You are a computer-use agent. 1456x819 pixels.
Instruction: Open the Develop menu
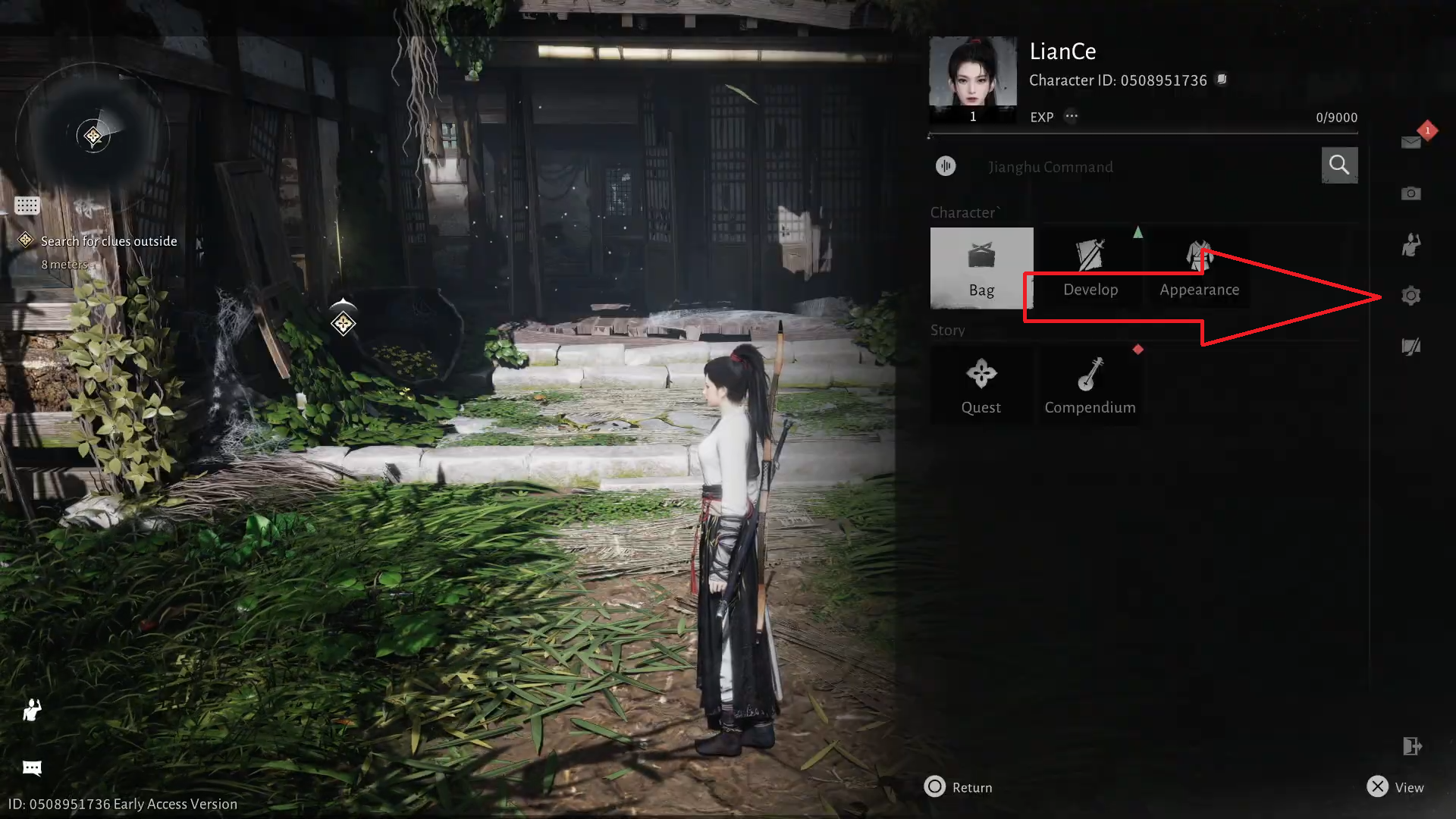point(1090,268)
